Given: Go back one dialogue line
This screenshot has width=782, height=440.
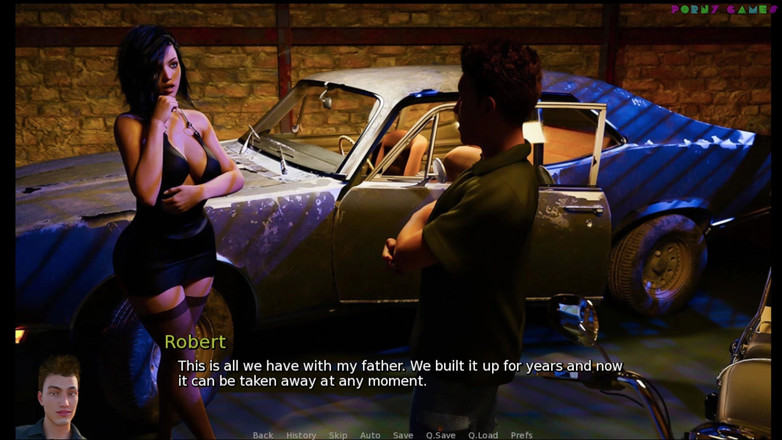Looking at the screenshot, I should coord(263,435).
